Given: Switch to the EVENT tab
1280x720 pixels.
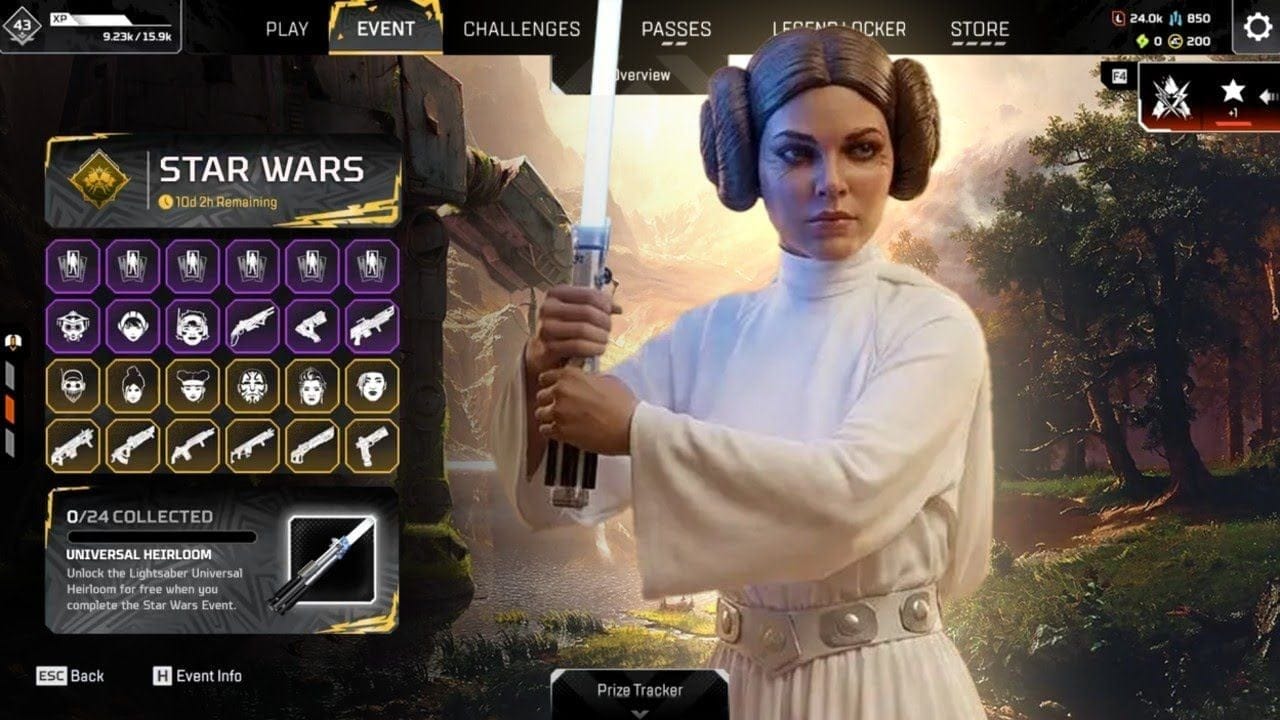Looking at the screenshot, I should click(384, 29).
